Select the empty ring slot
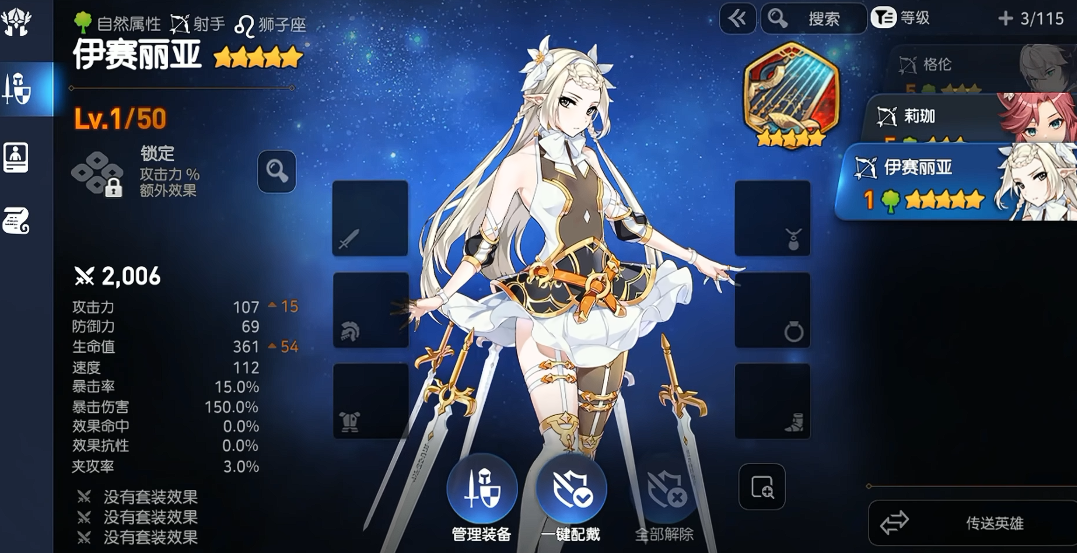Image resolution: width=1077 pixels, height=553 pixels. (772, 310)
